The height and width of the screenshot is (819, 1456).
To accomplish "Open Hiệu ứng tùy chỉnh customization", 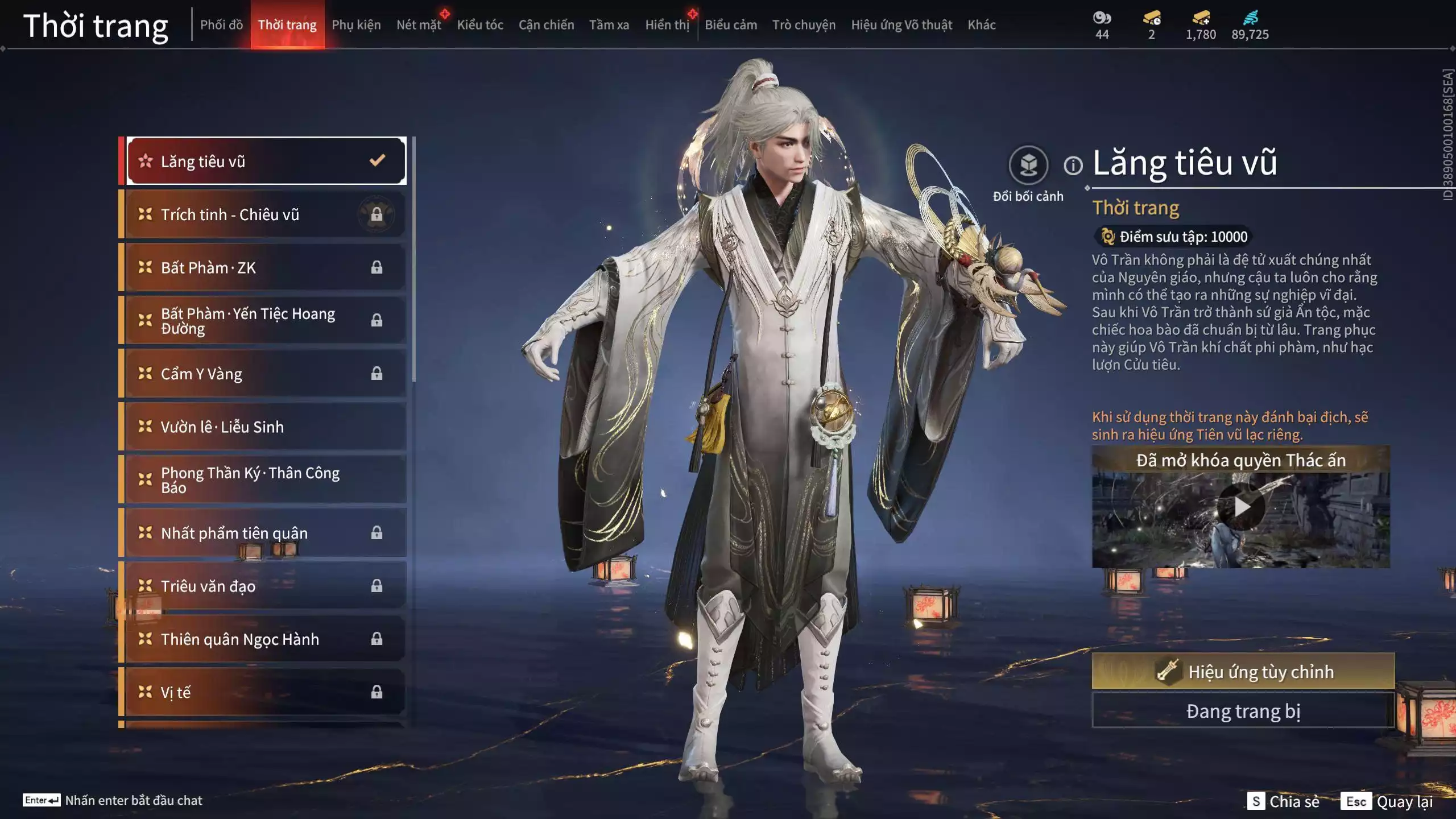I will click(x=1243, y=672).
